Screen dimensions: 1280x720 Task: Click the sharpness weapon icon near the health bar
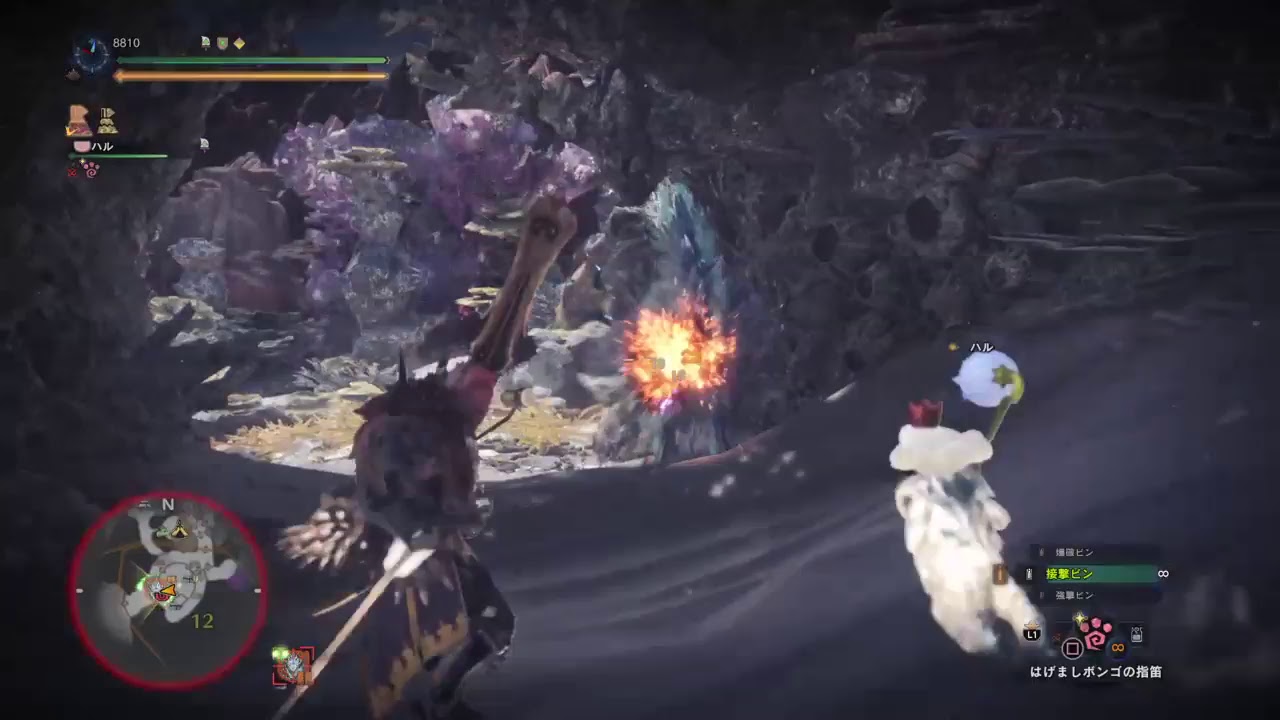pyautogui.click(x=205, y=43)
